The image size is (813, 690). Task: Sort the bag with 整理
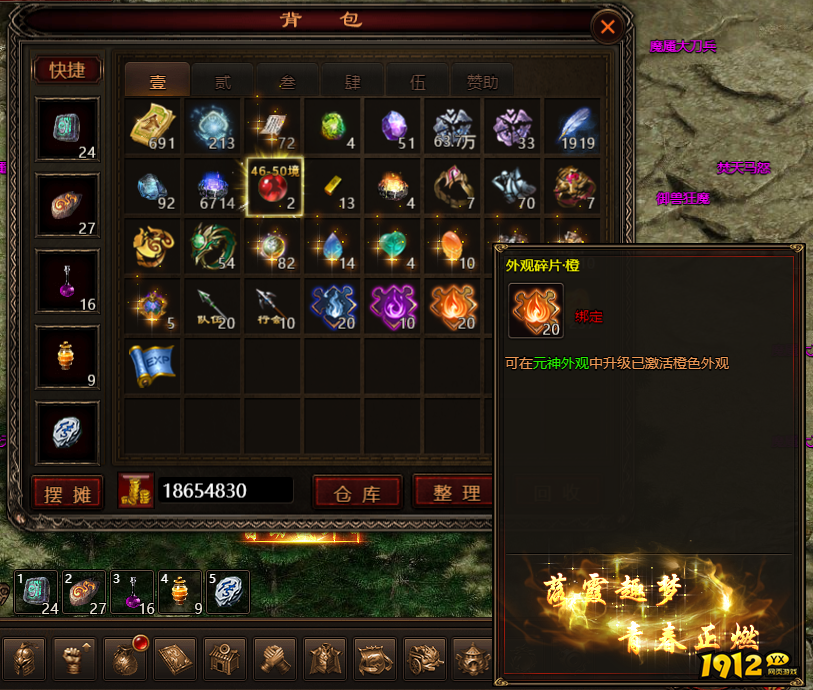(456, 492)
